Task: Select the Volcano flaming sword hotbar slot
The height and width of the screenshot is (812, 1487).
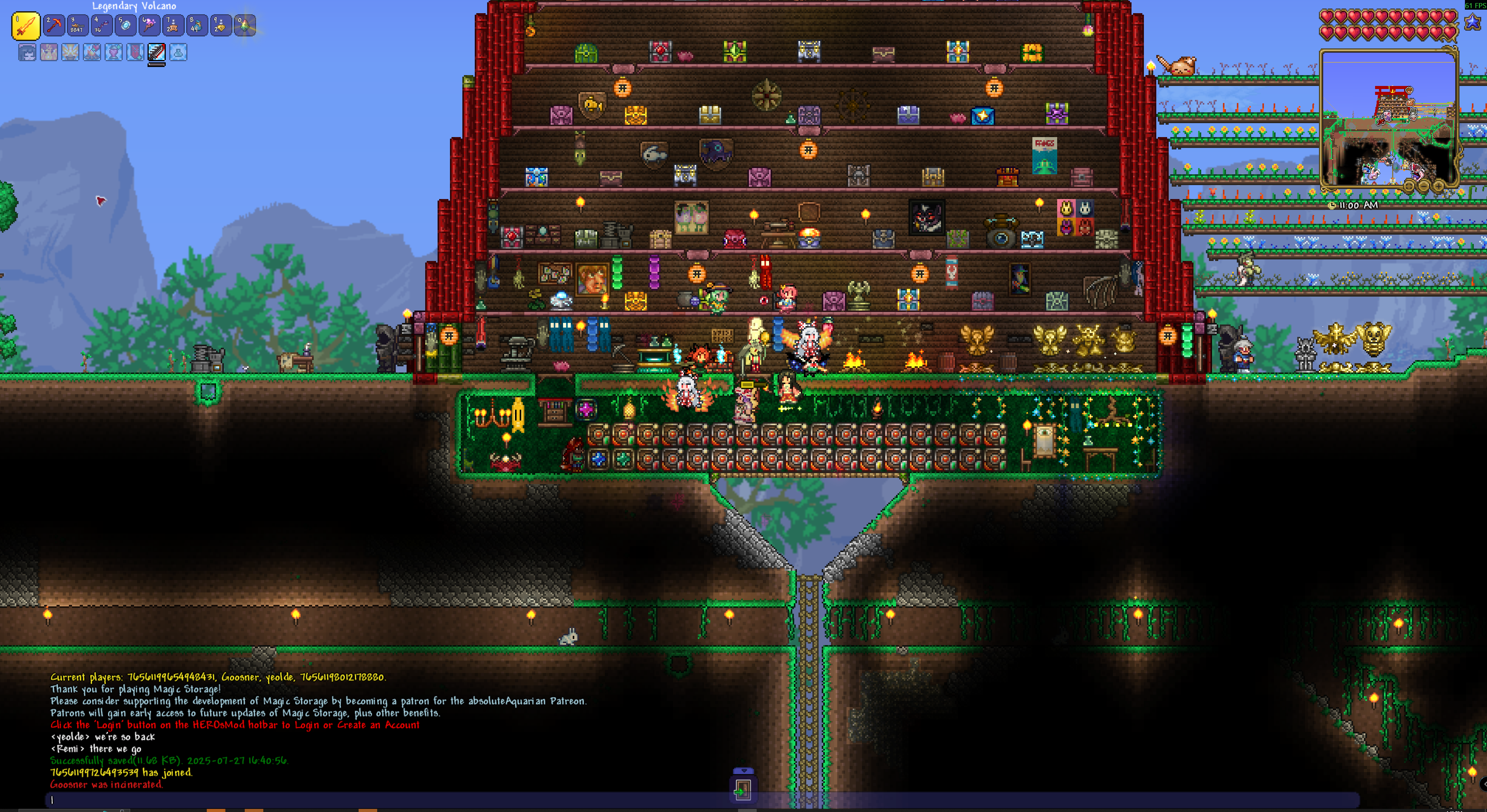Action: [x=26, y=26]
